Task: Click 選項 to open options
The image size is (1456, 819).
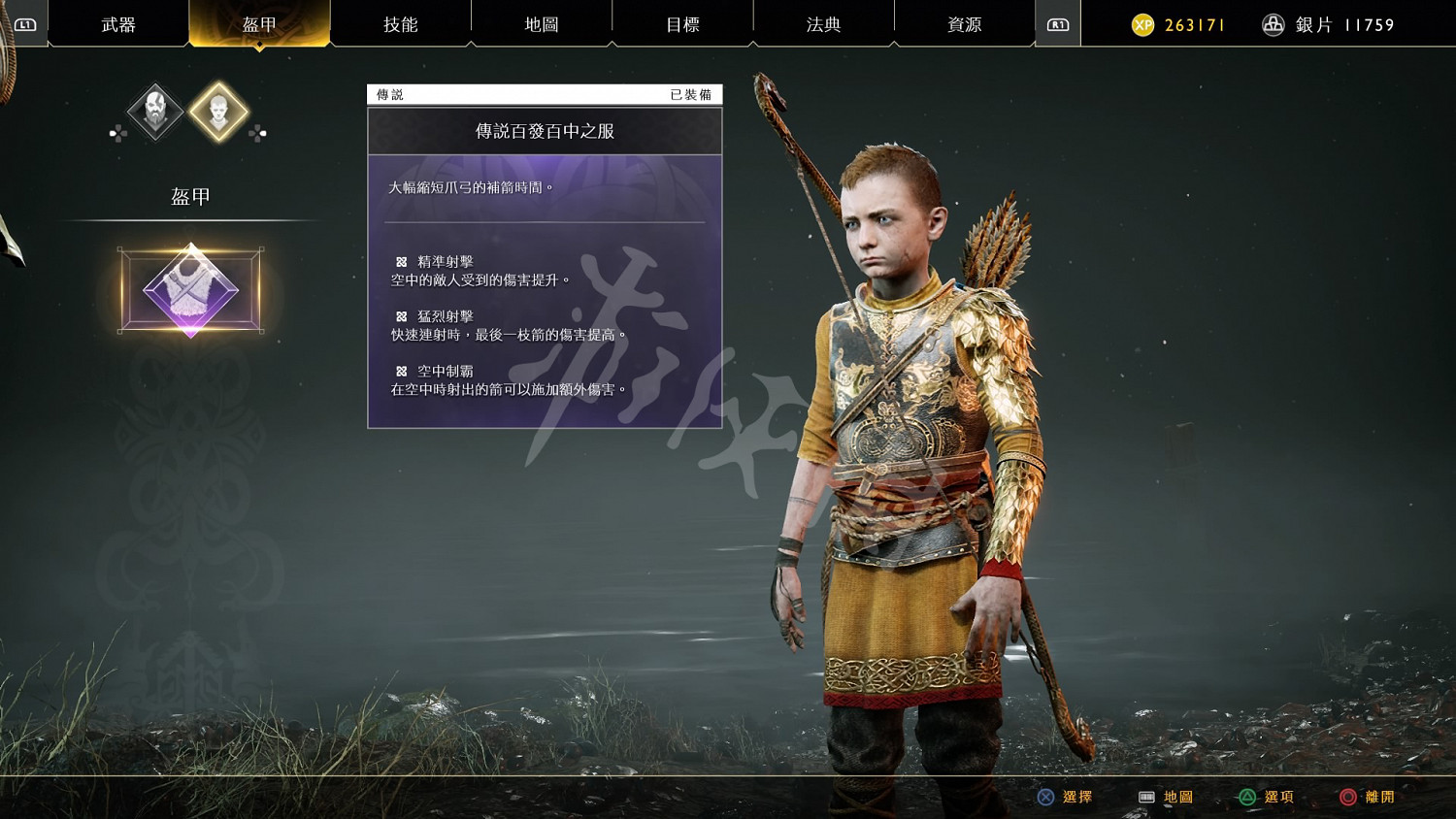Action: click(x=1280, y=797)
